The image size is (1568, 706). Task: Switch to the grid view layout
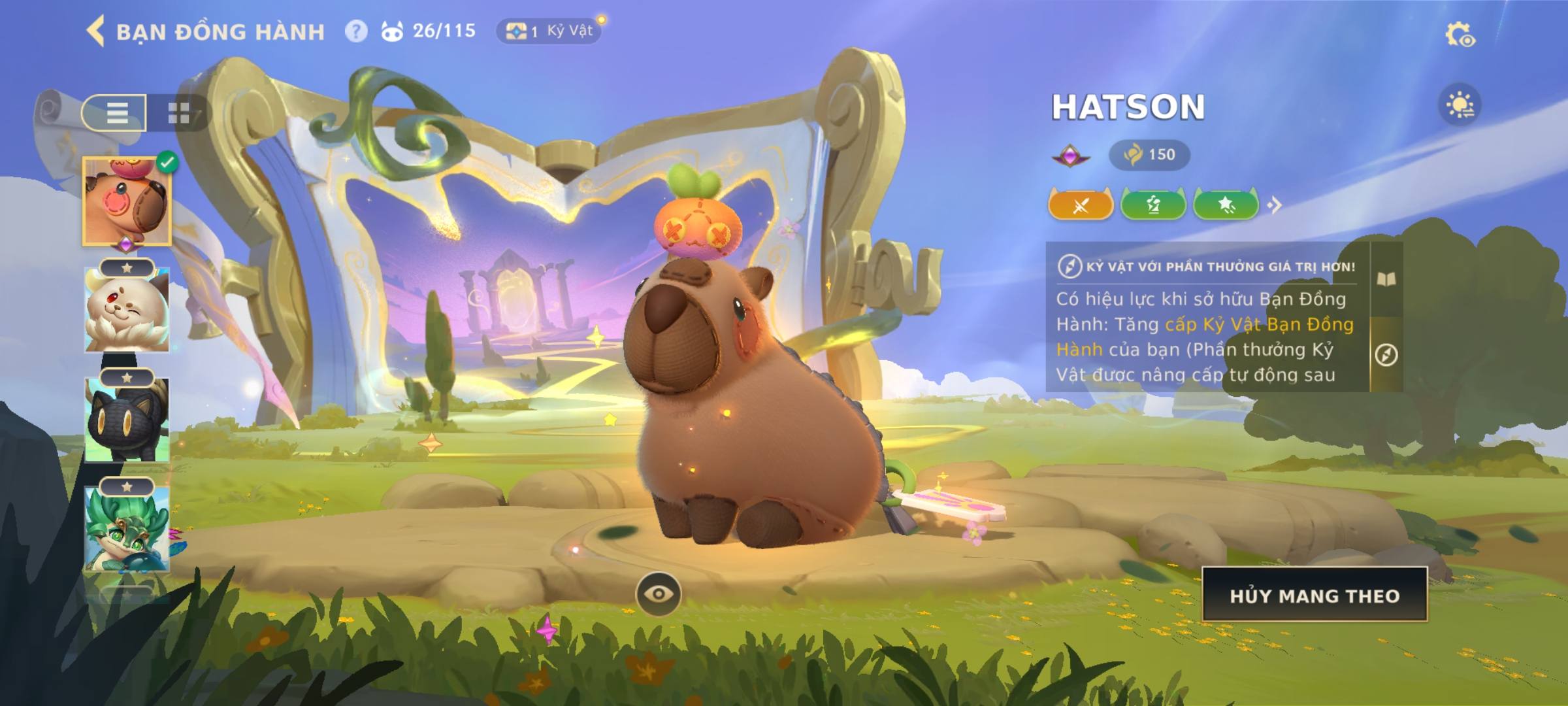pyautogui.click(x=178, y=113)
